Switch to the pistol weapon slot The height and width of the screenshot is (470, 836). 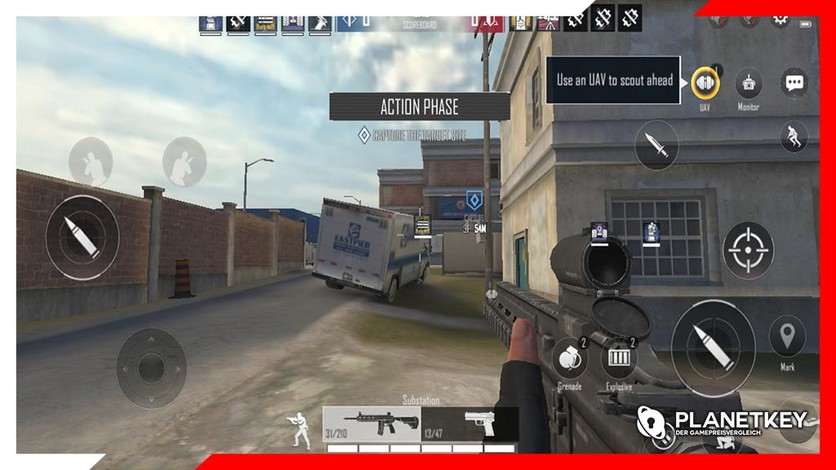pos(470,423)
